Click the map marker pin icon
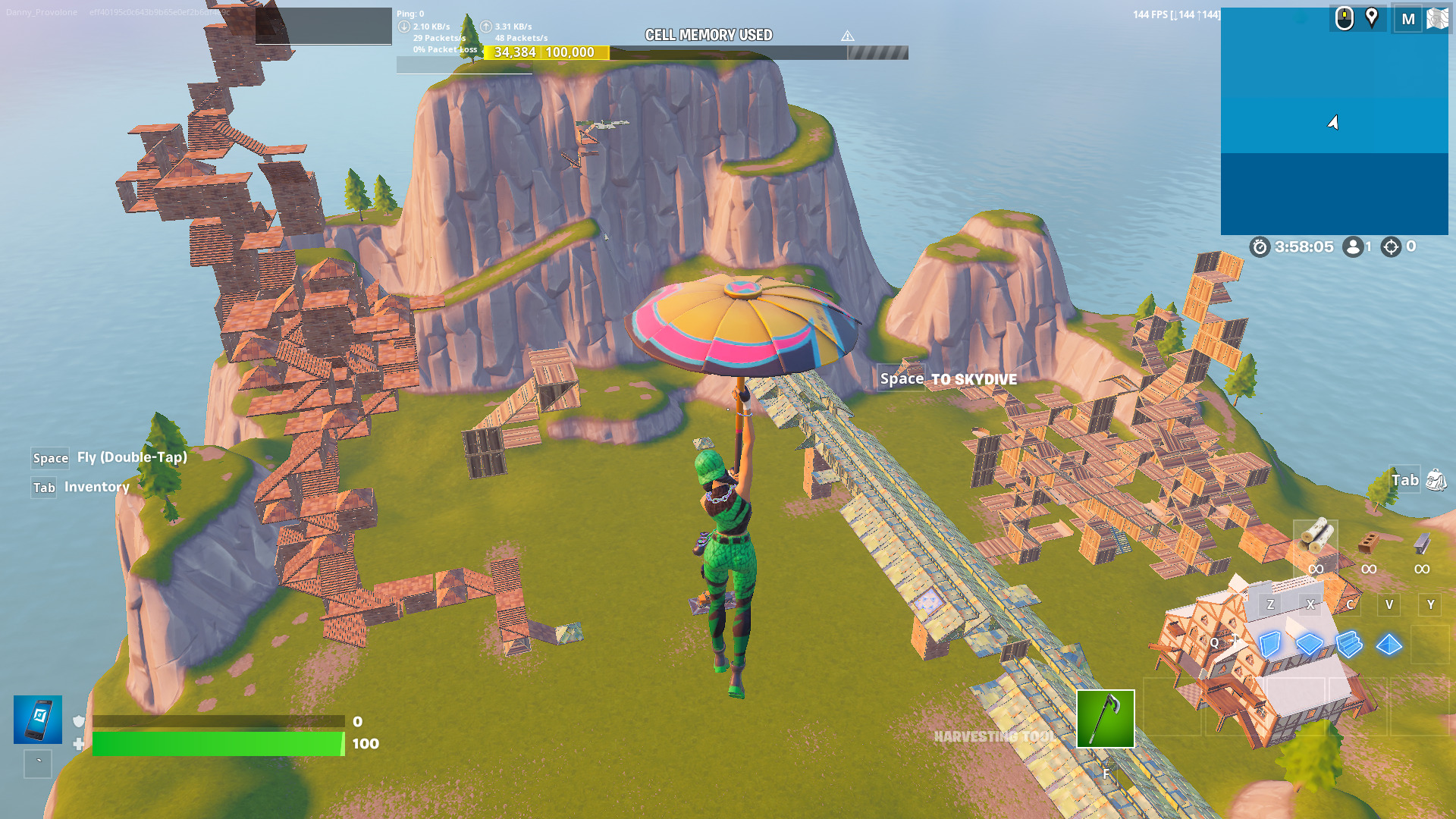 [1372, 17]
